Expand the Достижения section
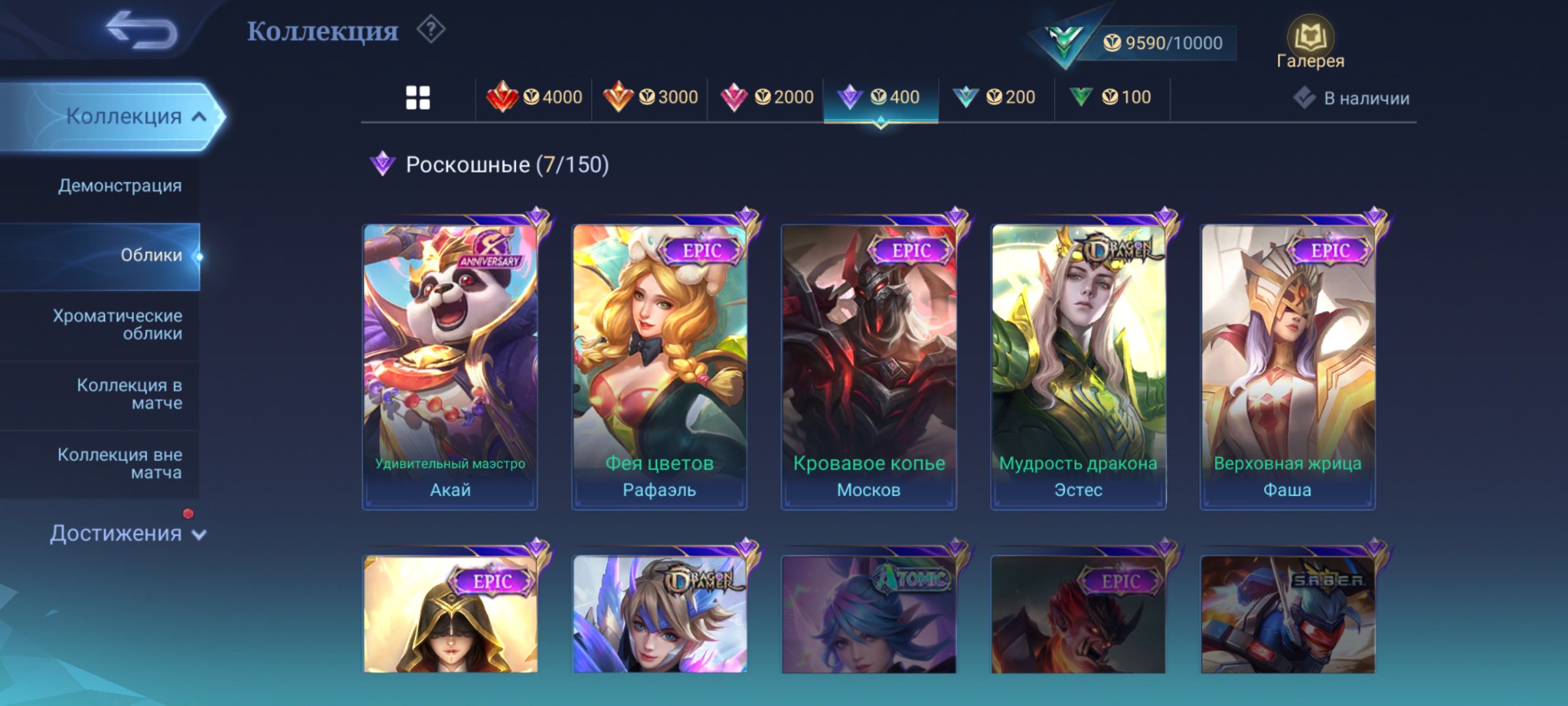The image size is (1568, 706). (x=118, y=533)
